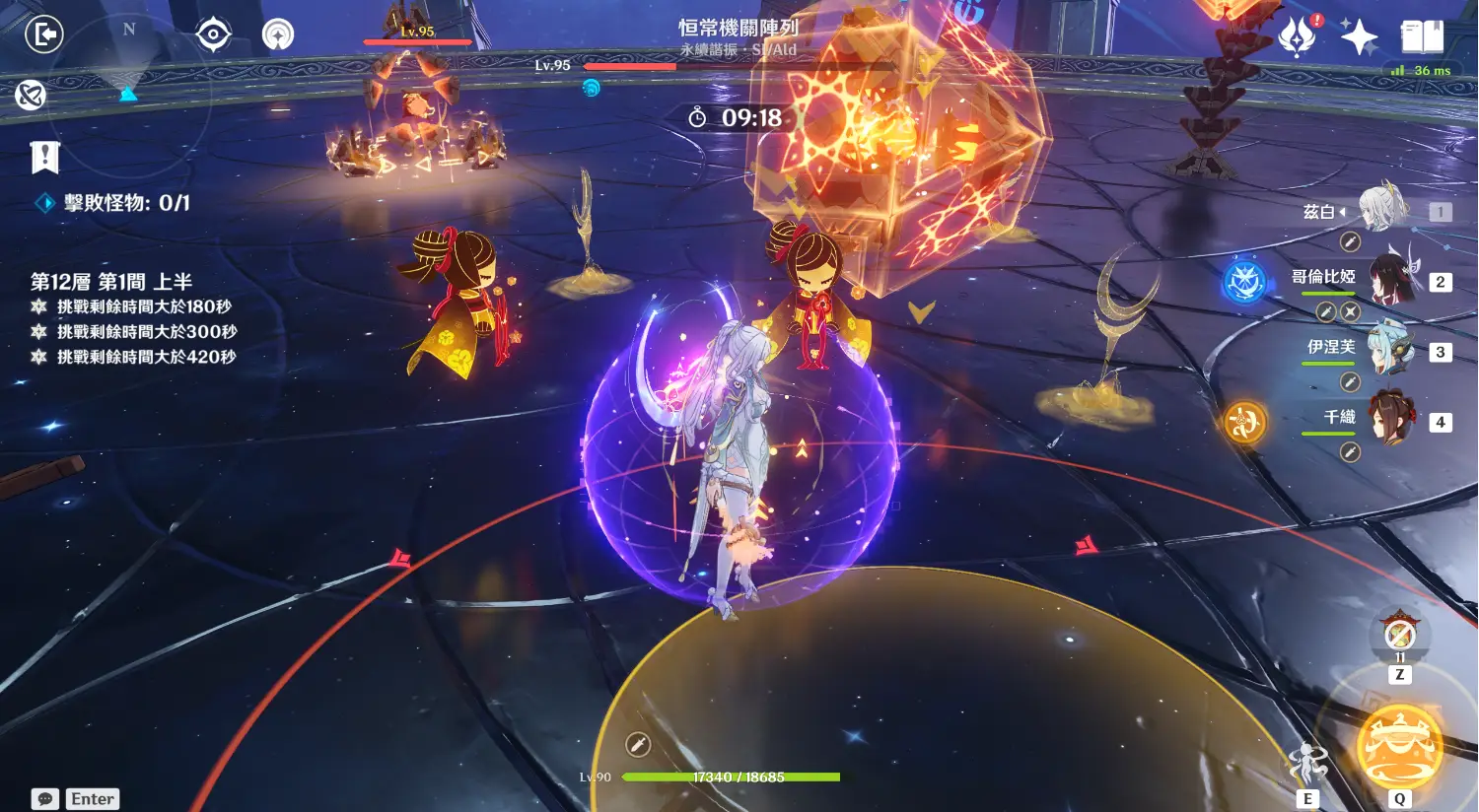Use the Elemental Skill icon
The height and width of the screenshot is (812, 1479).
point(1307,764)
